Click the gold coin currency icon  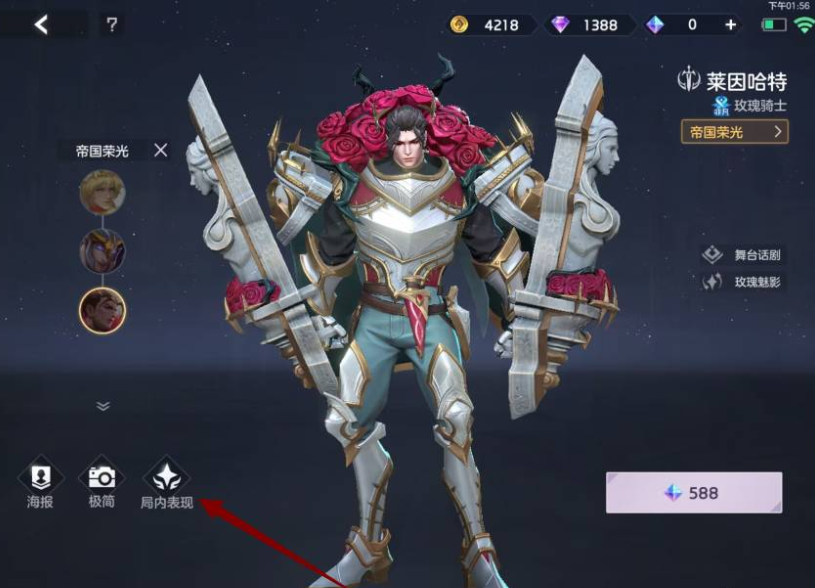coord(460,25)
